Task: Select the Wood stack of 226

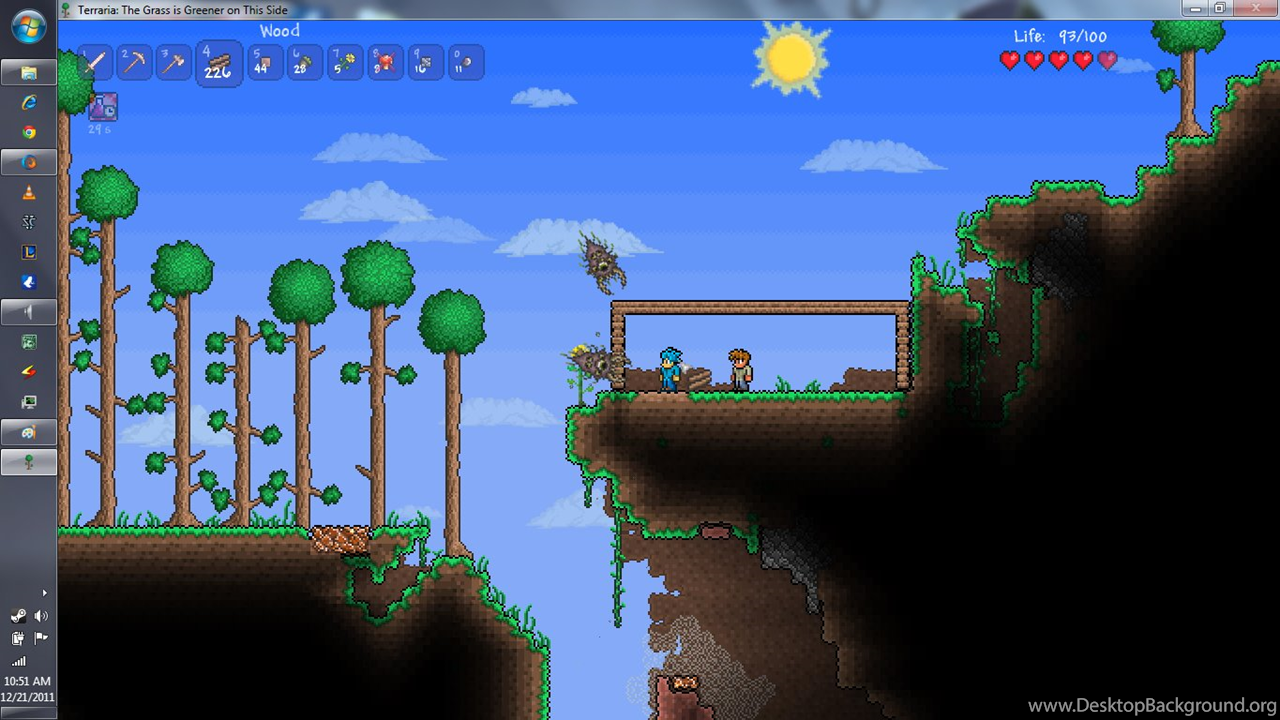Action: tap(219, 64)
